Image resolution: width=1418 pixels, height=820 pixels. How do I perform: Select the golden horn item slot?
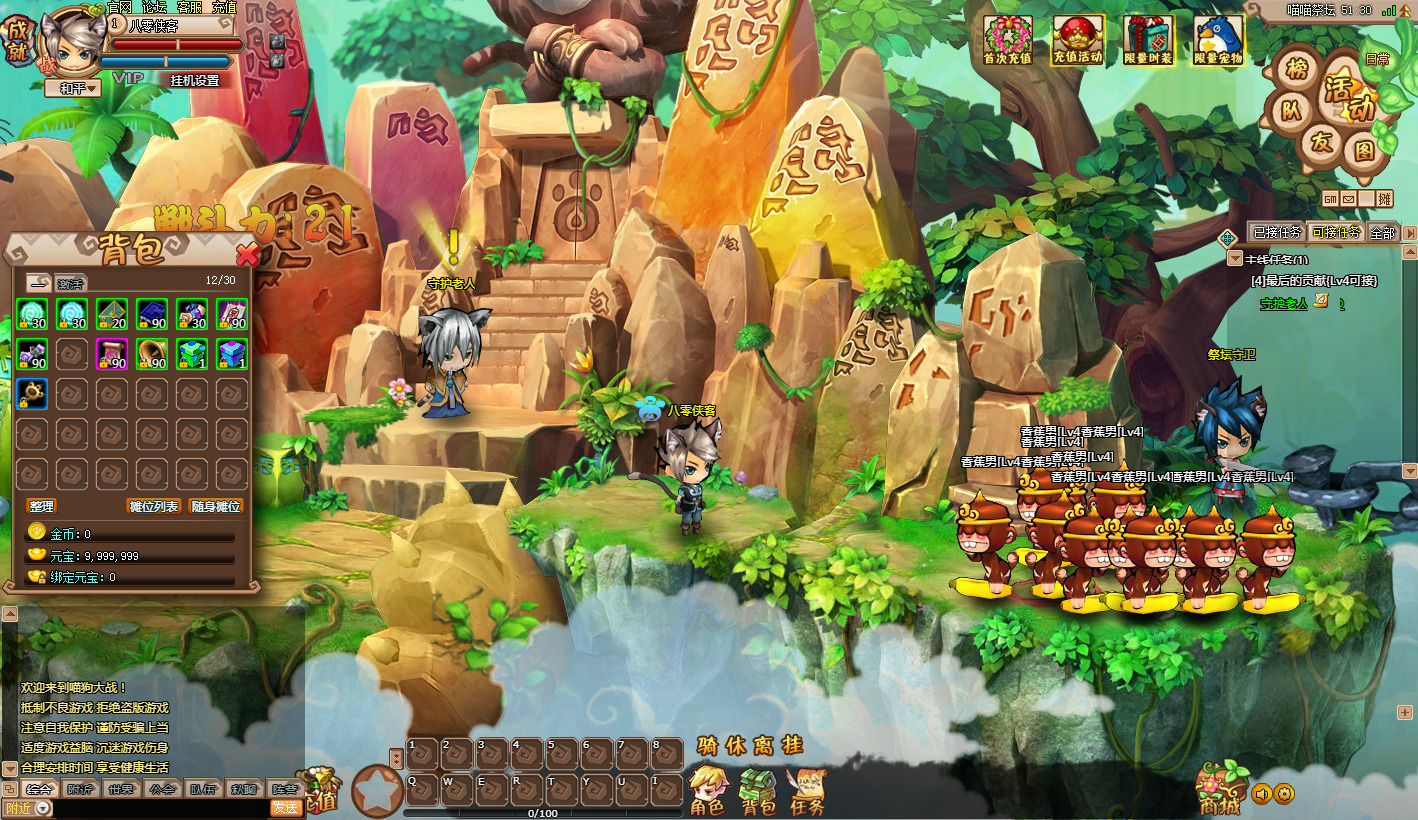(x=152, y=354)
